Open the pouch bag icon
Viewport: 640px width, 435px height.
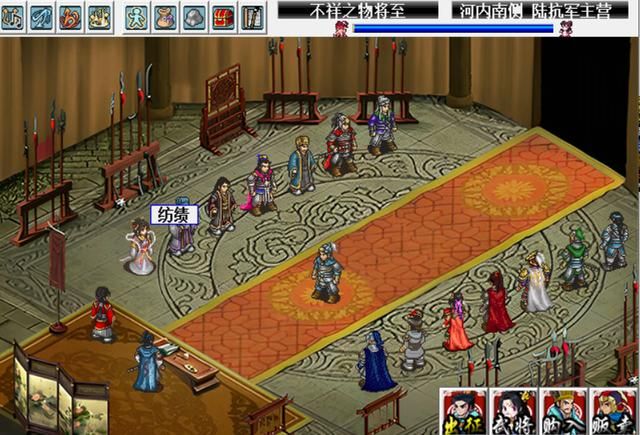coord(166,16)
